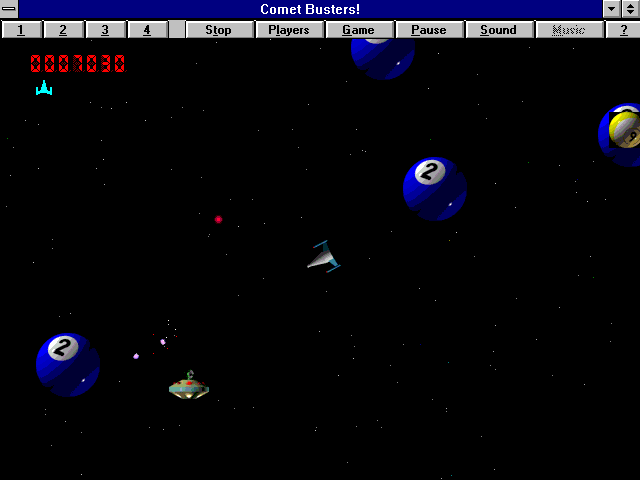
Task: Click the player 4 button
Action: [x=147, y=30]
